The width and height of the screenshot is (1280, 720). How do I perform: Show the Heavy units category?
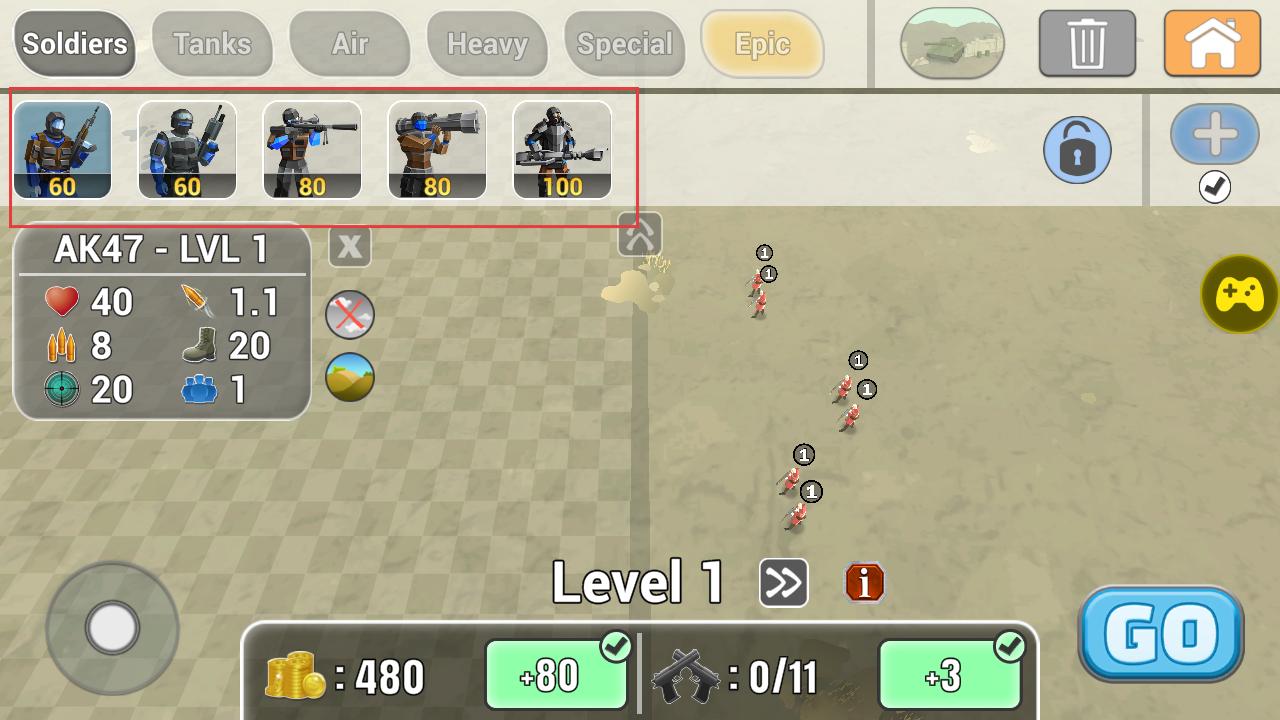coord(487,44)
